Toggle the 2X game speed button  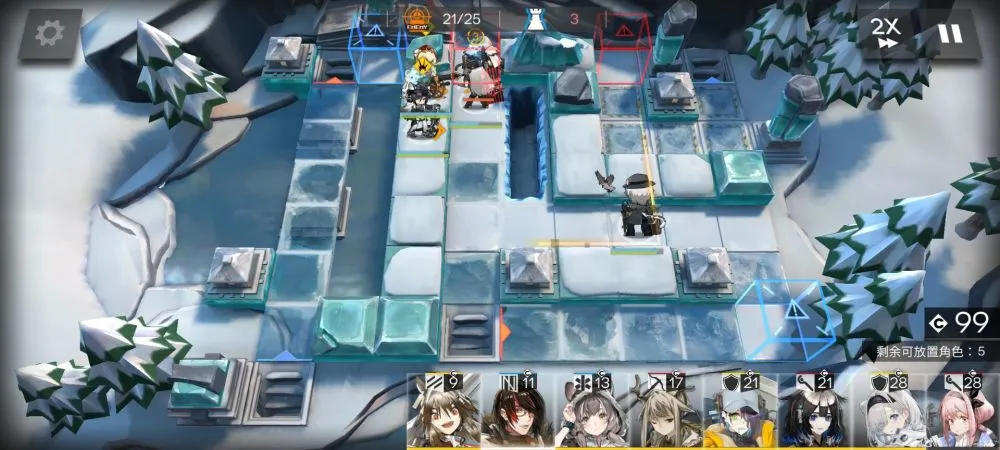pos(882,34)
